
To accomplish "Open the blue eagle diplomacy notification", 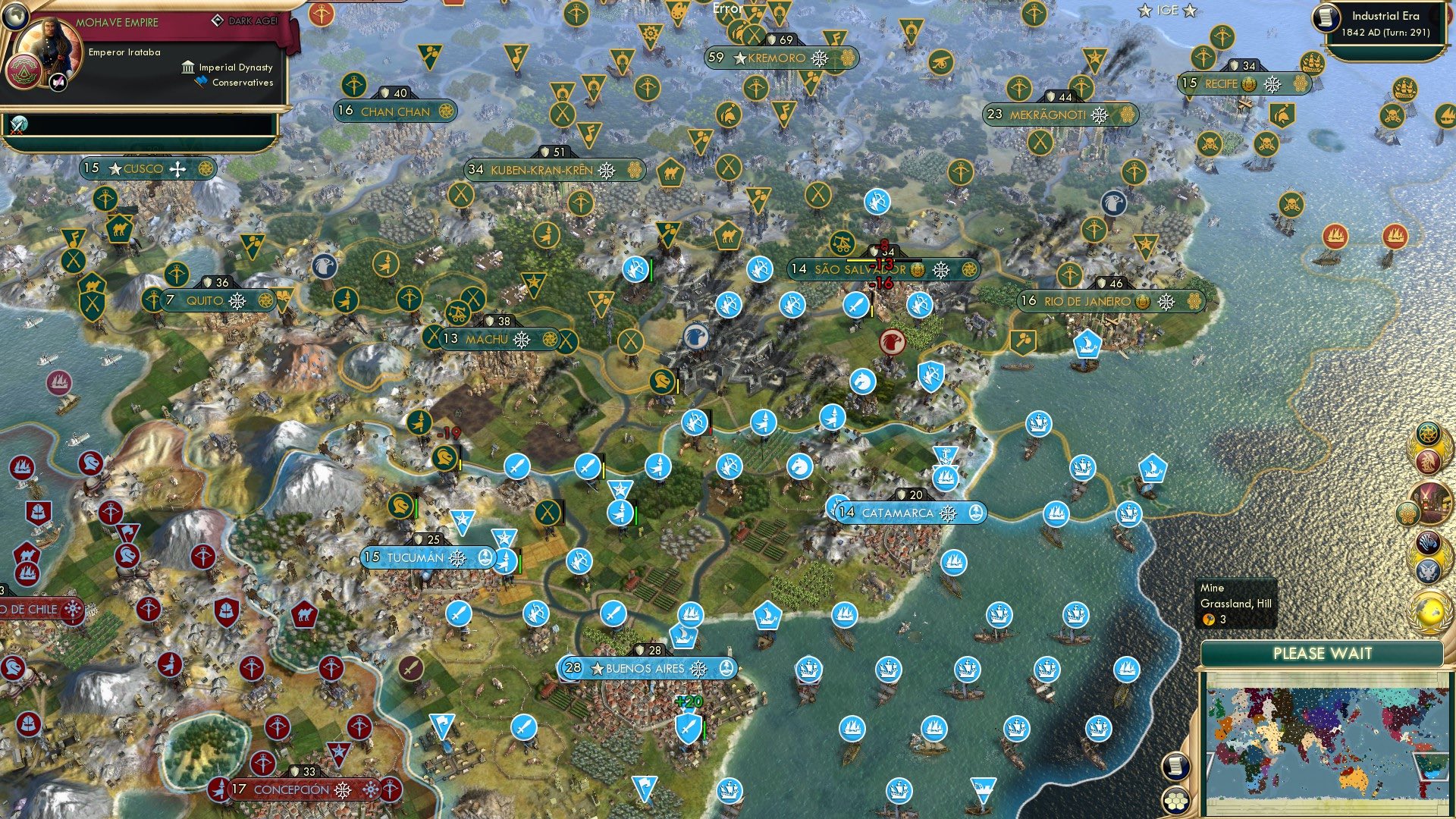I will (x=1429, y=569).
